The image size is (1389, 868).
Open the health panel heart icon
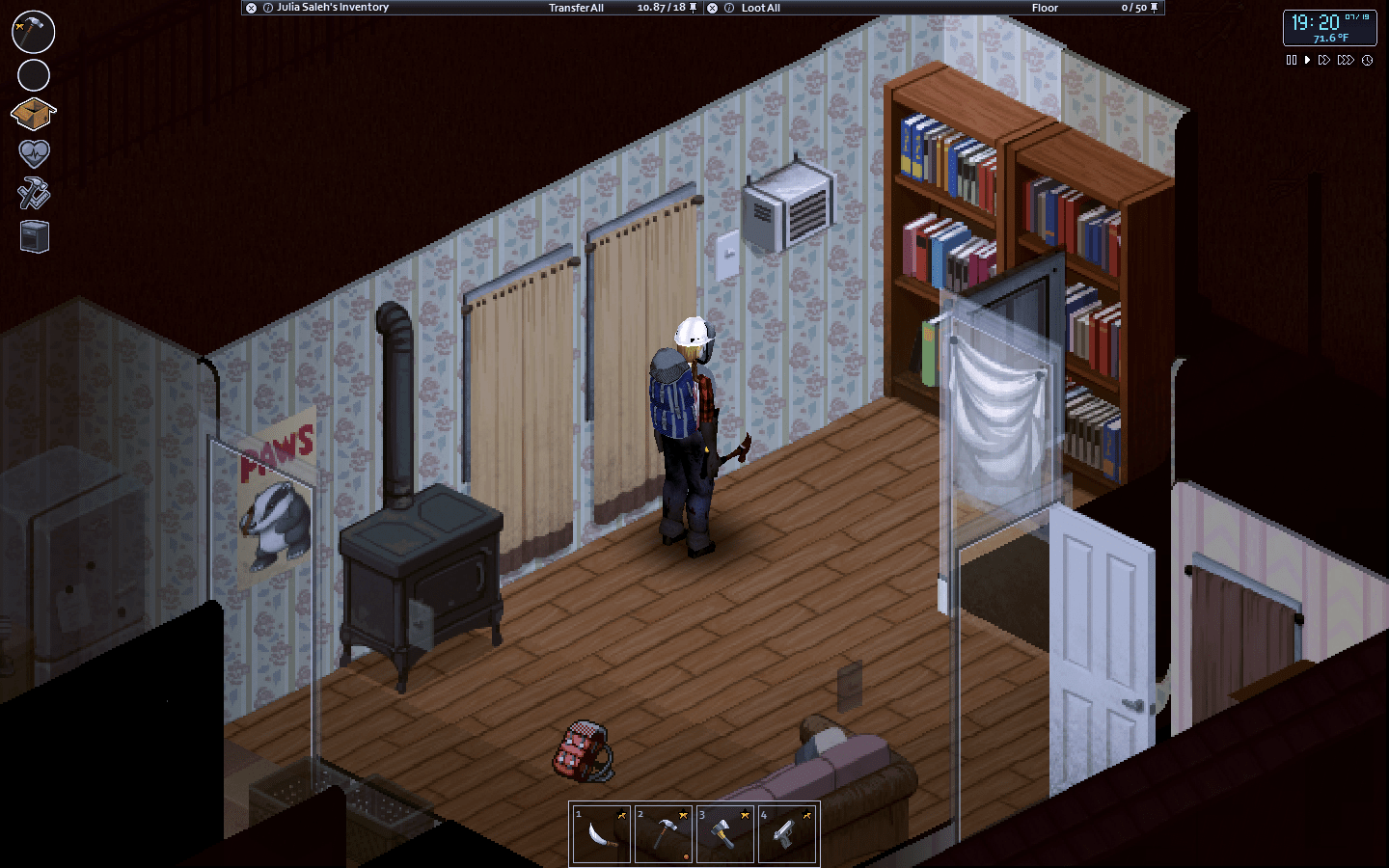tap(32, 152)
